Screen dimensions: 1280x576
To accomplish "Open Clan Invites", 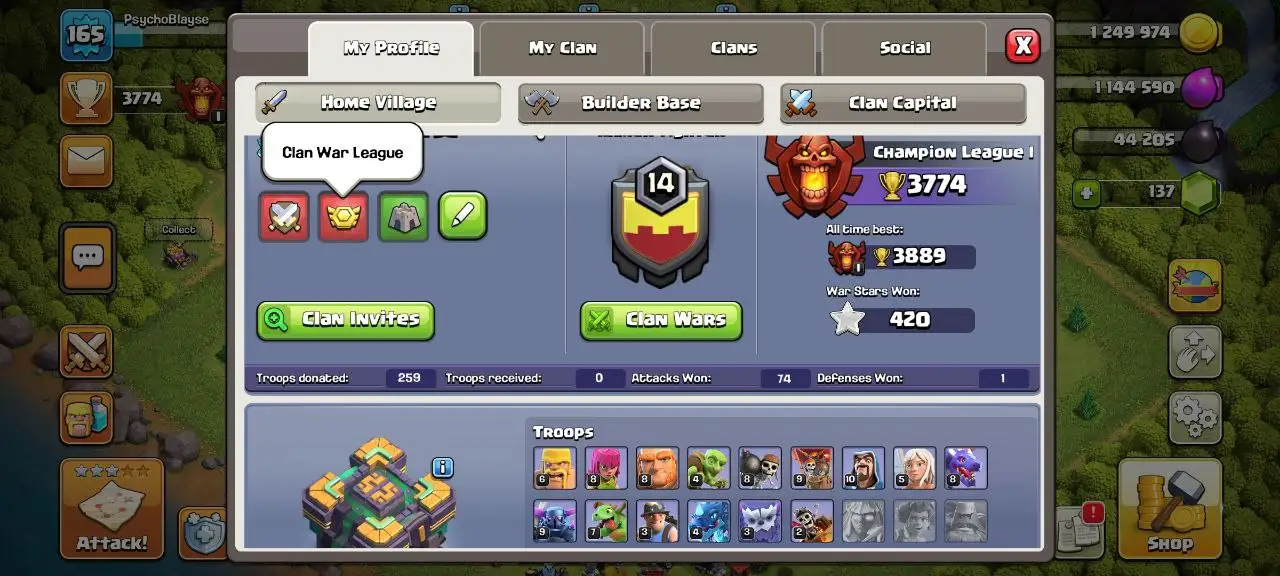I will click(346, 320).
